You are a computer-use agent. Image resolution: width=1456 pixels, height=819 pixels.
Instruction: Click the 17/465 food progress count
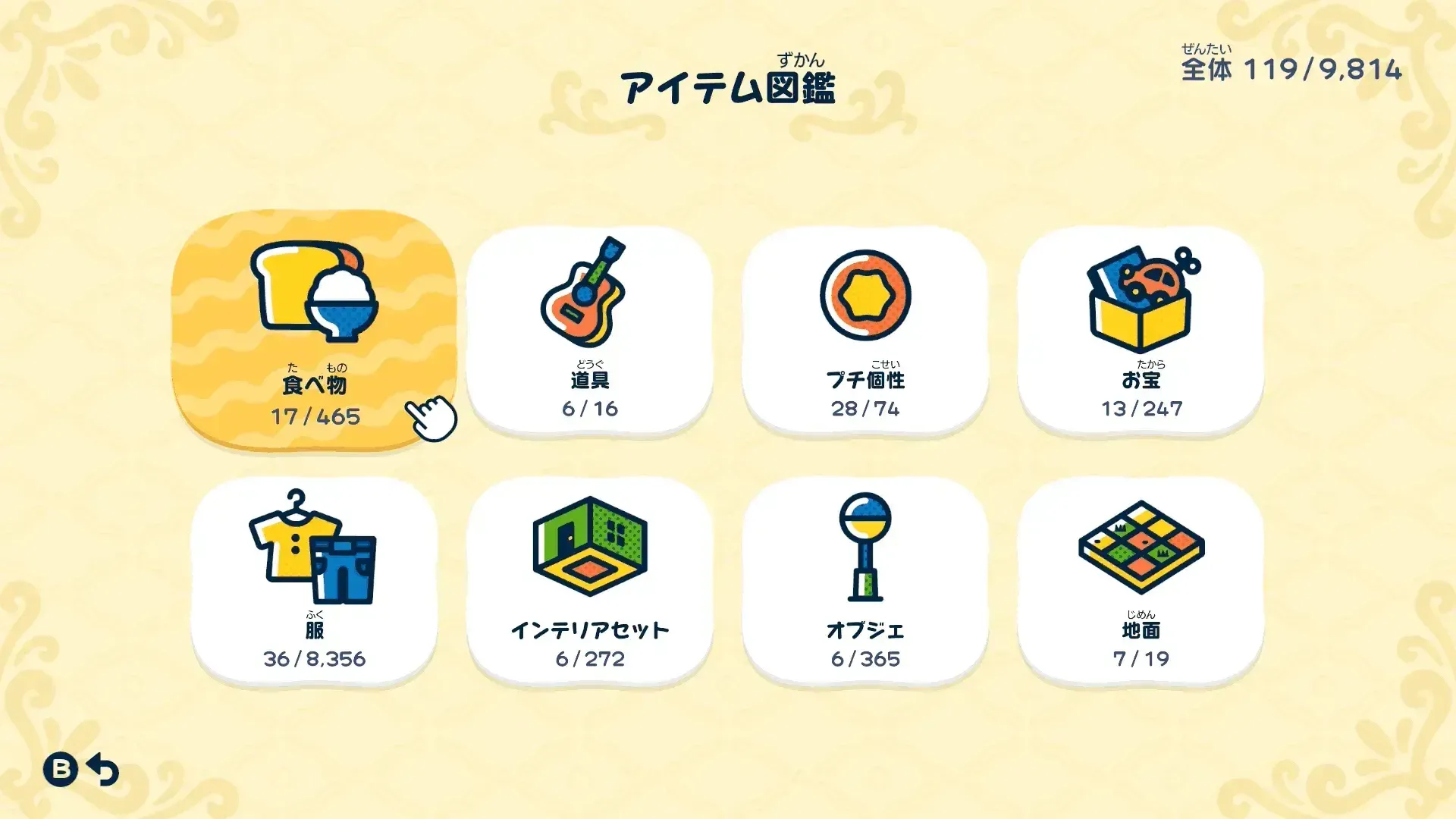click(x=315, y=416)
